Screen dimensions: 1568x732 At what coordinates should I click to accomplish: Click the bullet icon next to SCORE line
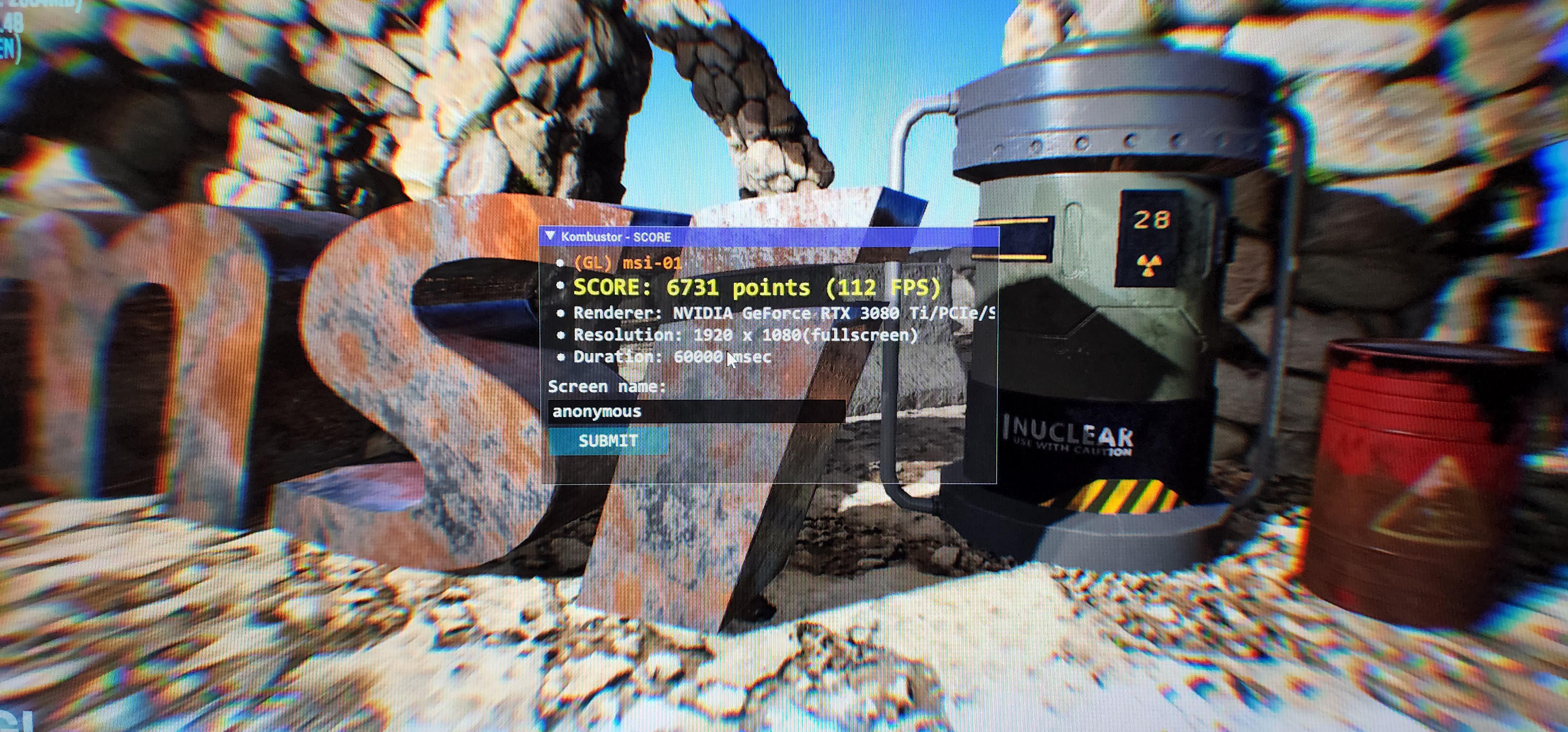561,286
